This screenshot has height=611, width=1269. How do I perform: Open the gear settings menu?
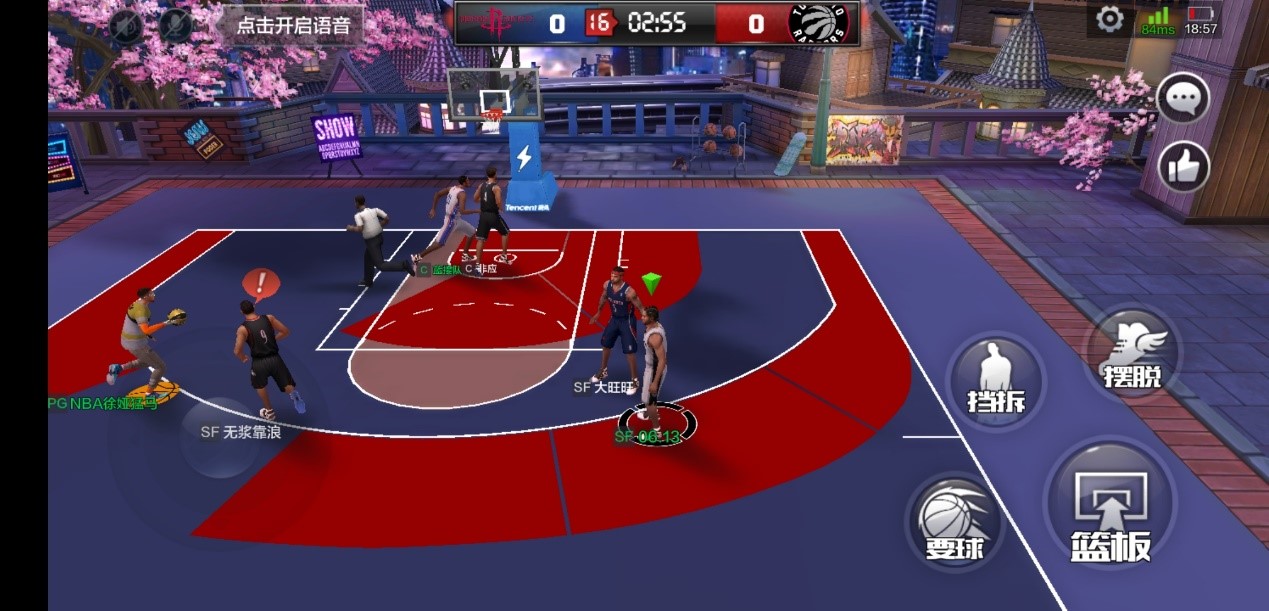pos(1109,20)
